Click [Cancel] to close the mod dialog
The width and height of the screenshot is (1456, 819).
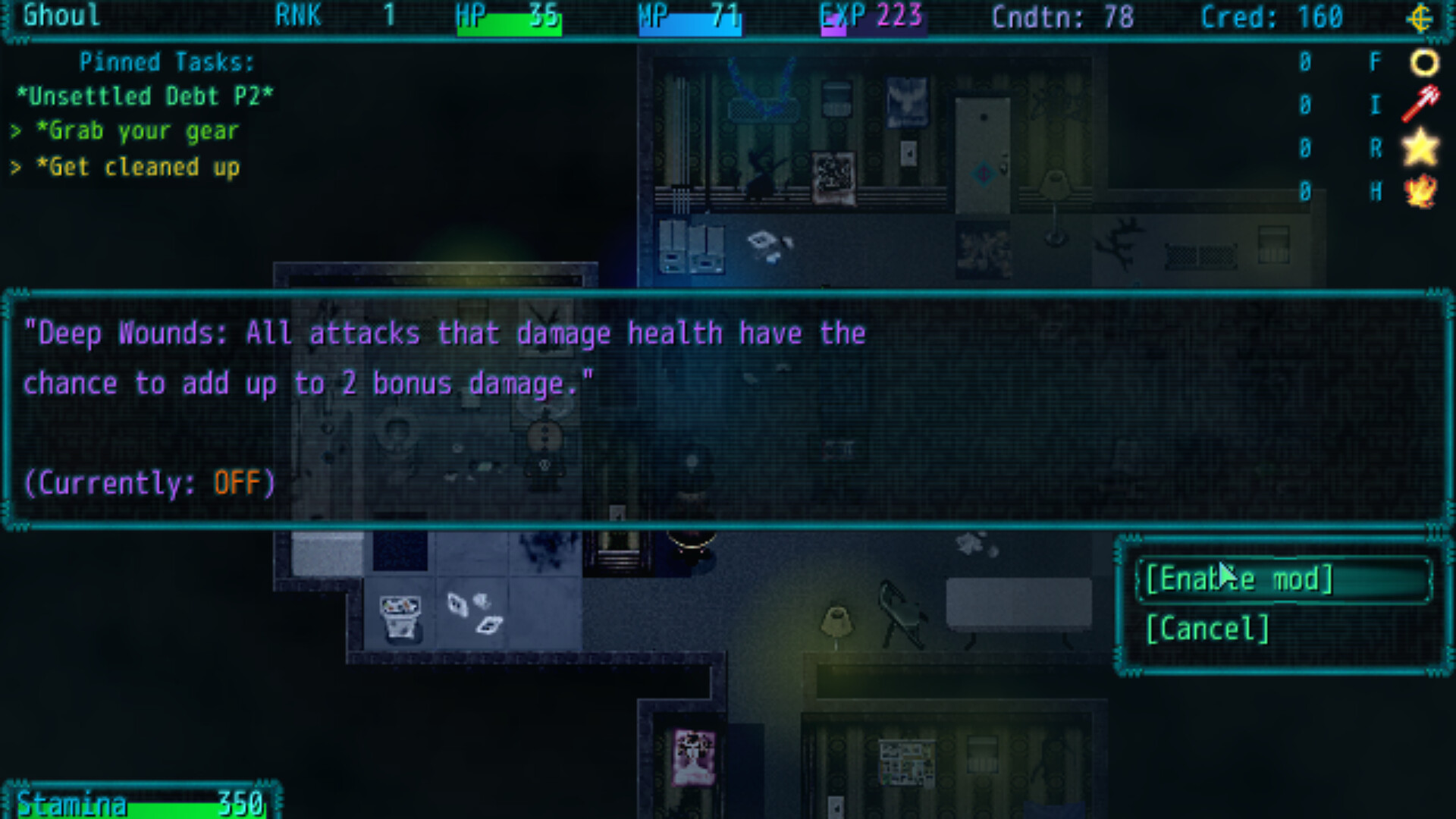1207,628
